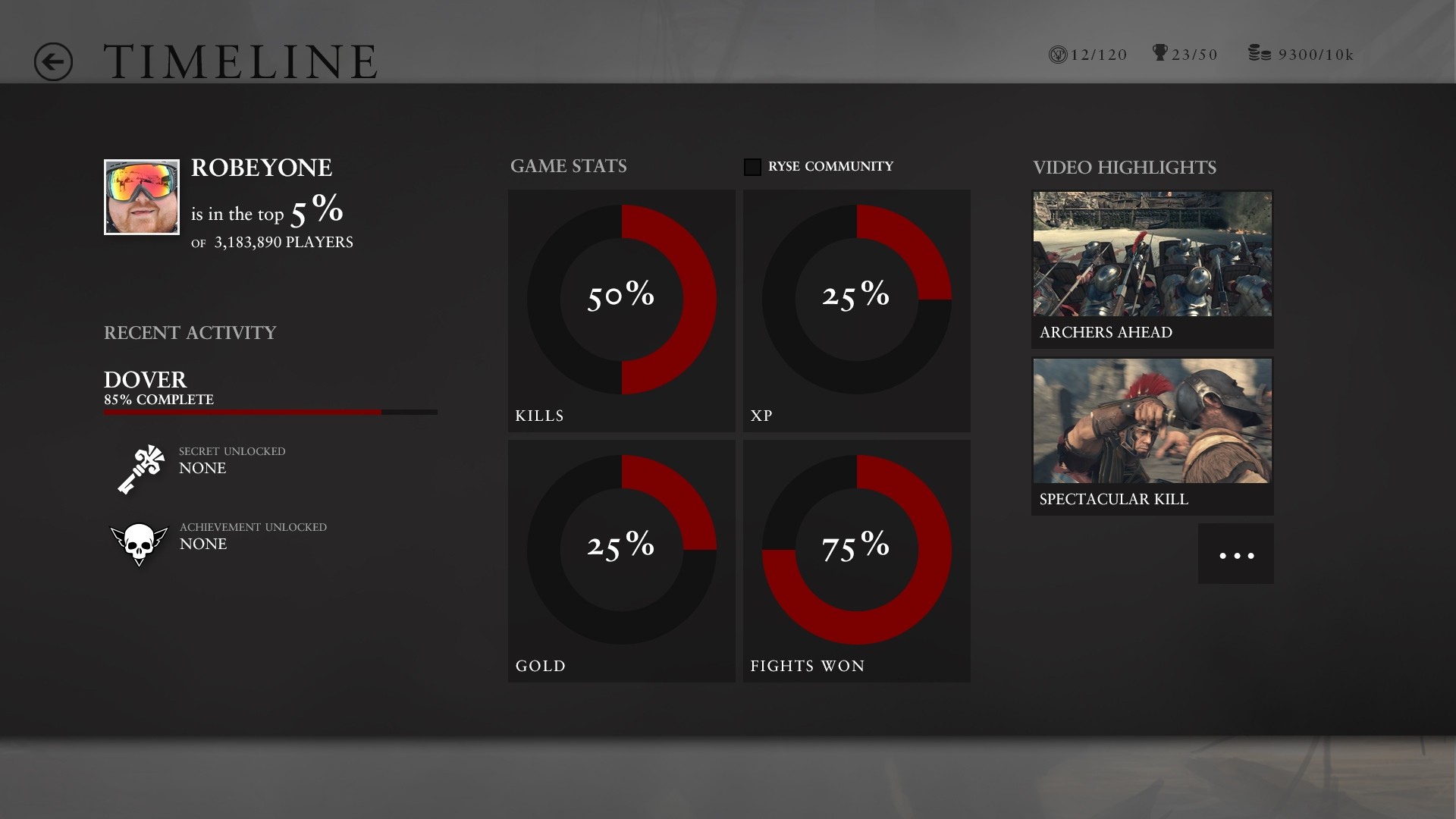Expand the VIDEO HIGHLIGHTS list

coord(1124,168)
